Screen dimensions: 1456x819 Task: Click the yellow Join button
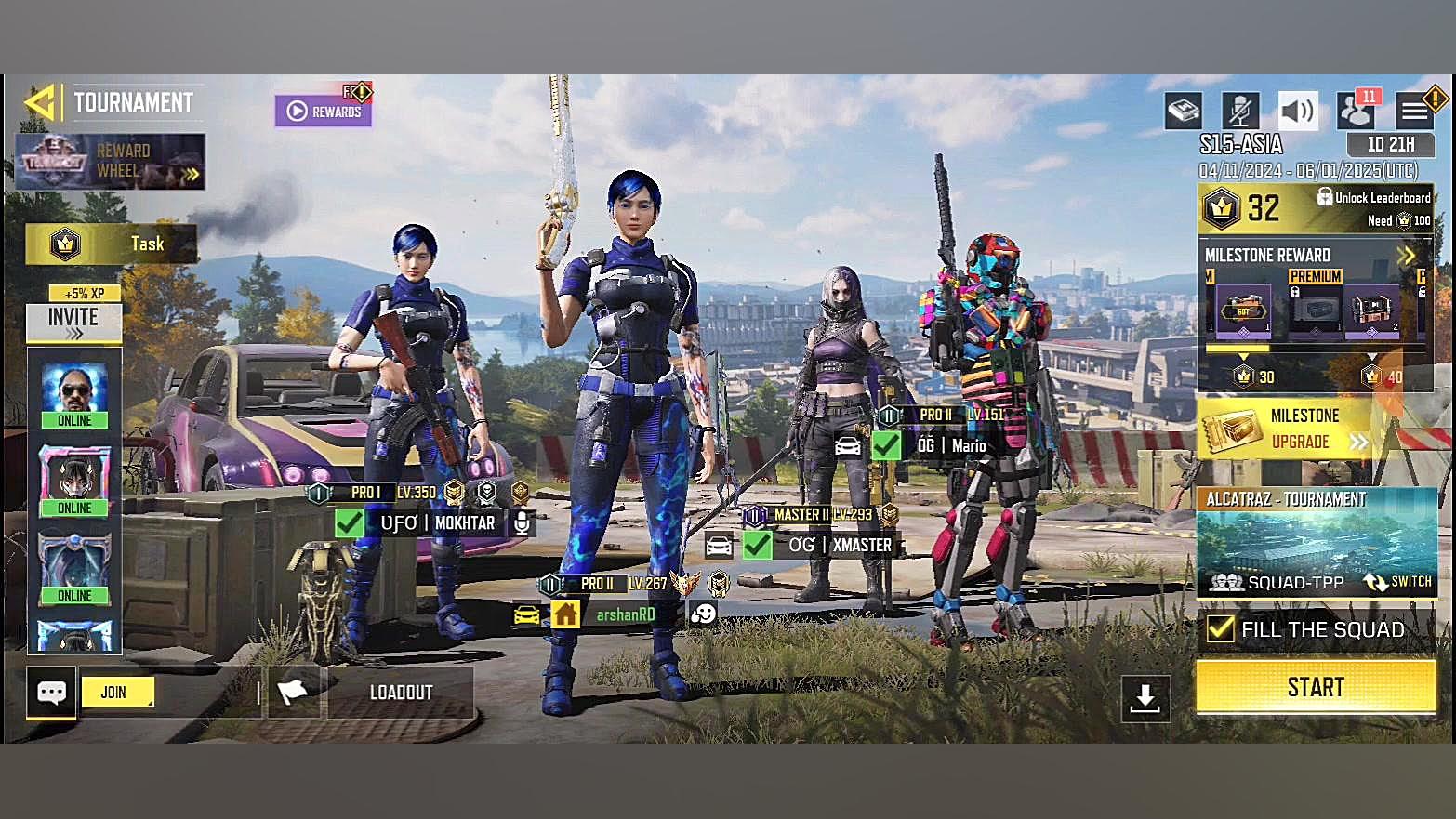[x=116, y=693]
